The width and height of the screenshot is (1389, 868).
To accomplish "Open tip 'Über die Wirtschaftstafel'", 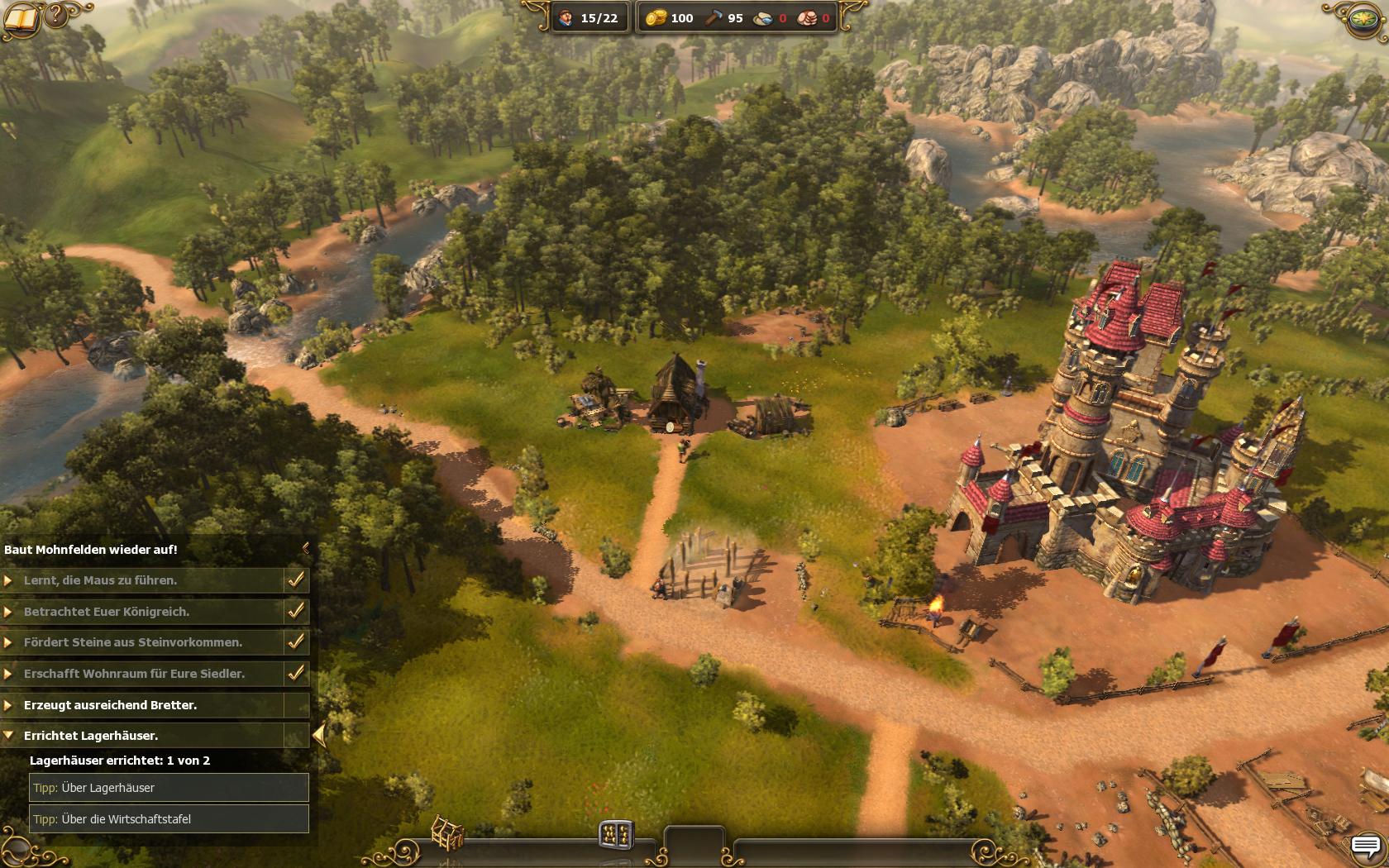I will click(169, 819).
